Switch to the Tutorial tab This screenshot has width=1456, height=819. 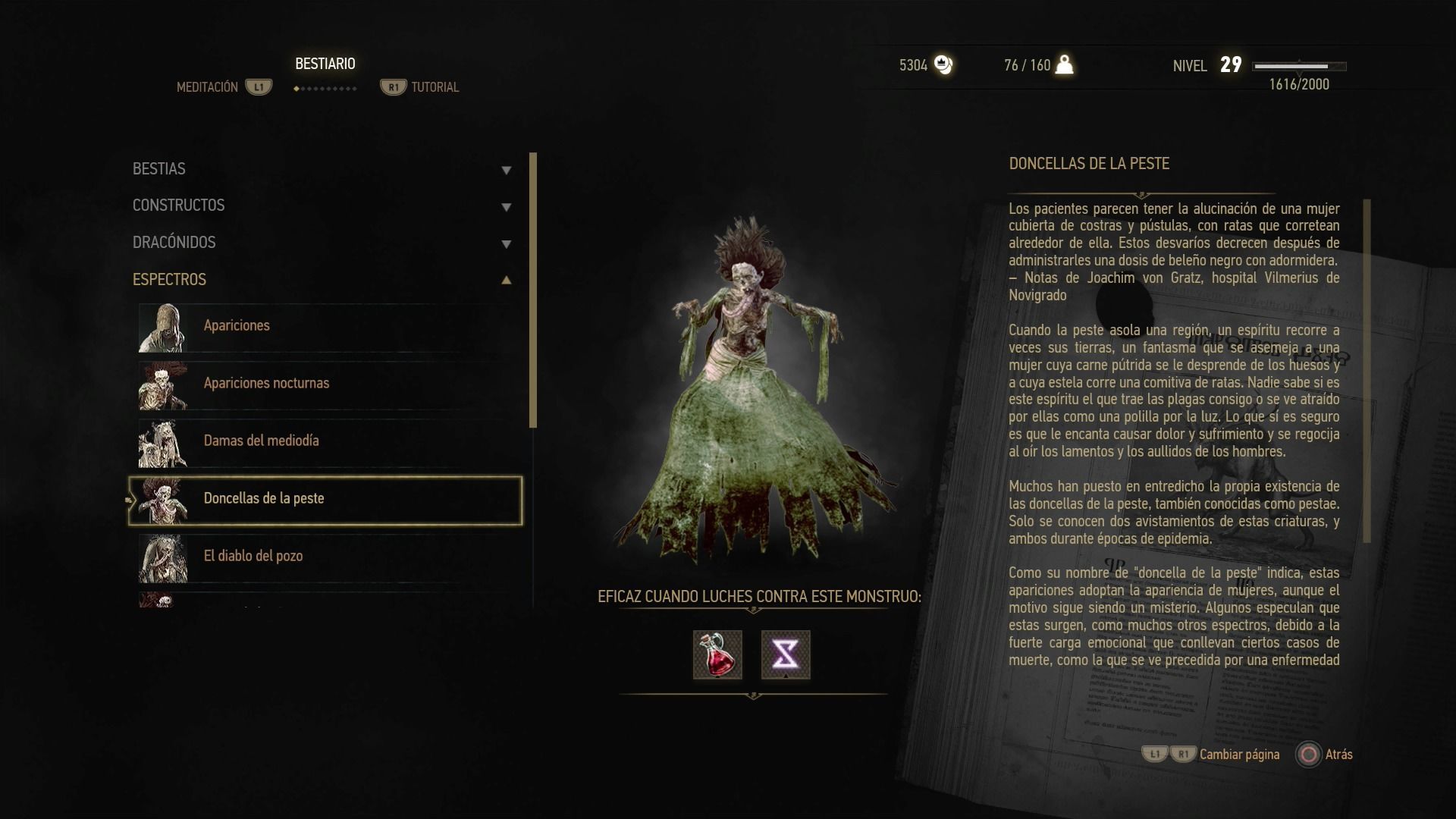(435, 87)
